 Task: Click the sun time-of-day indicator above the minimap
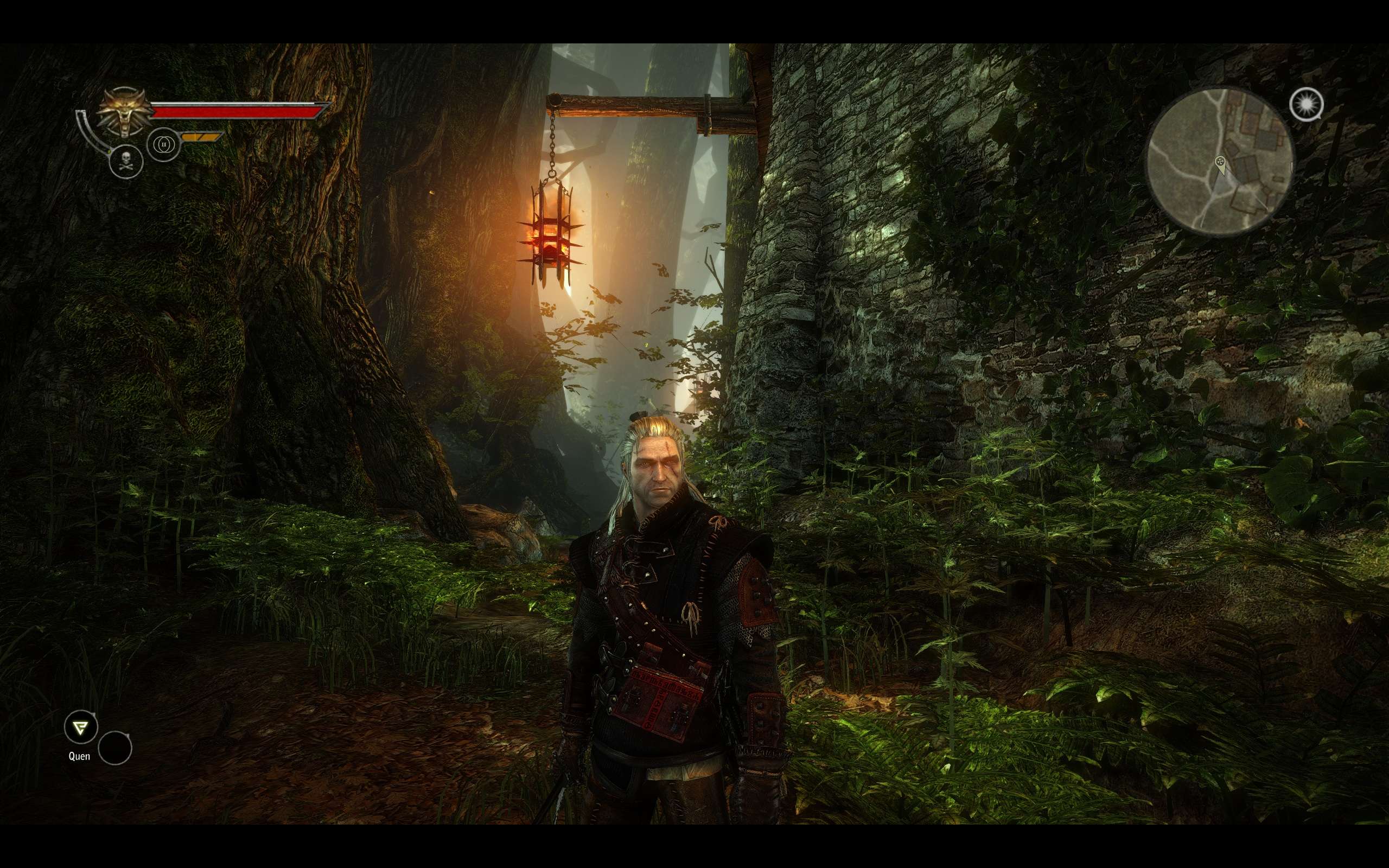(1307, 105)
